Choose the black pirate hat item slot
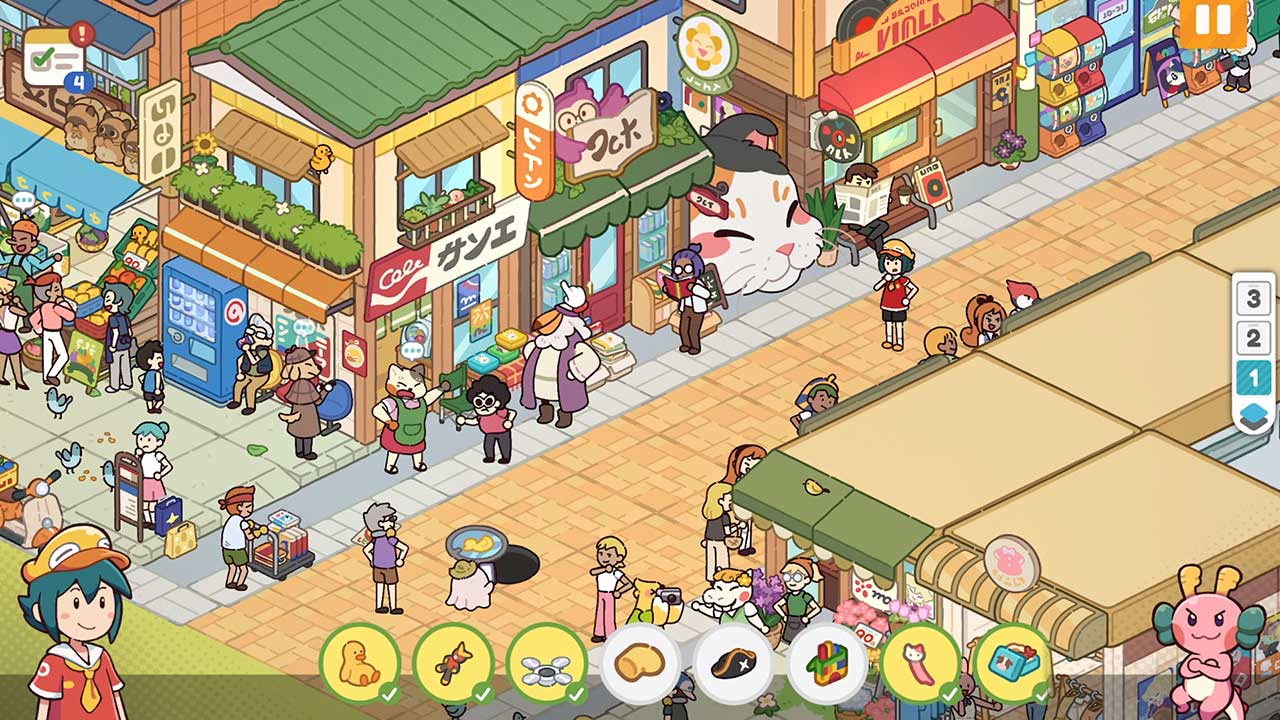Viewport: 1280px width, 720px height. click(733, 663)
